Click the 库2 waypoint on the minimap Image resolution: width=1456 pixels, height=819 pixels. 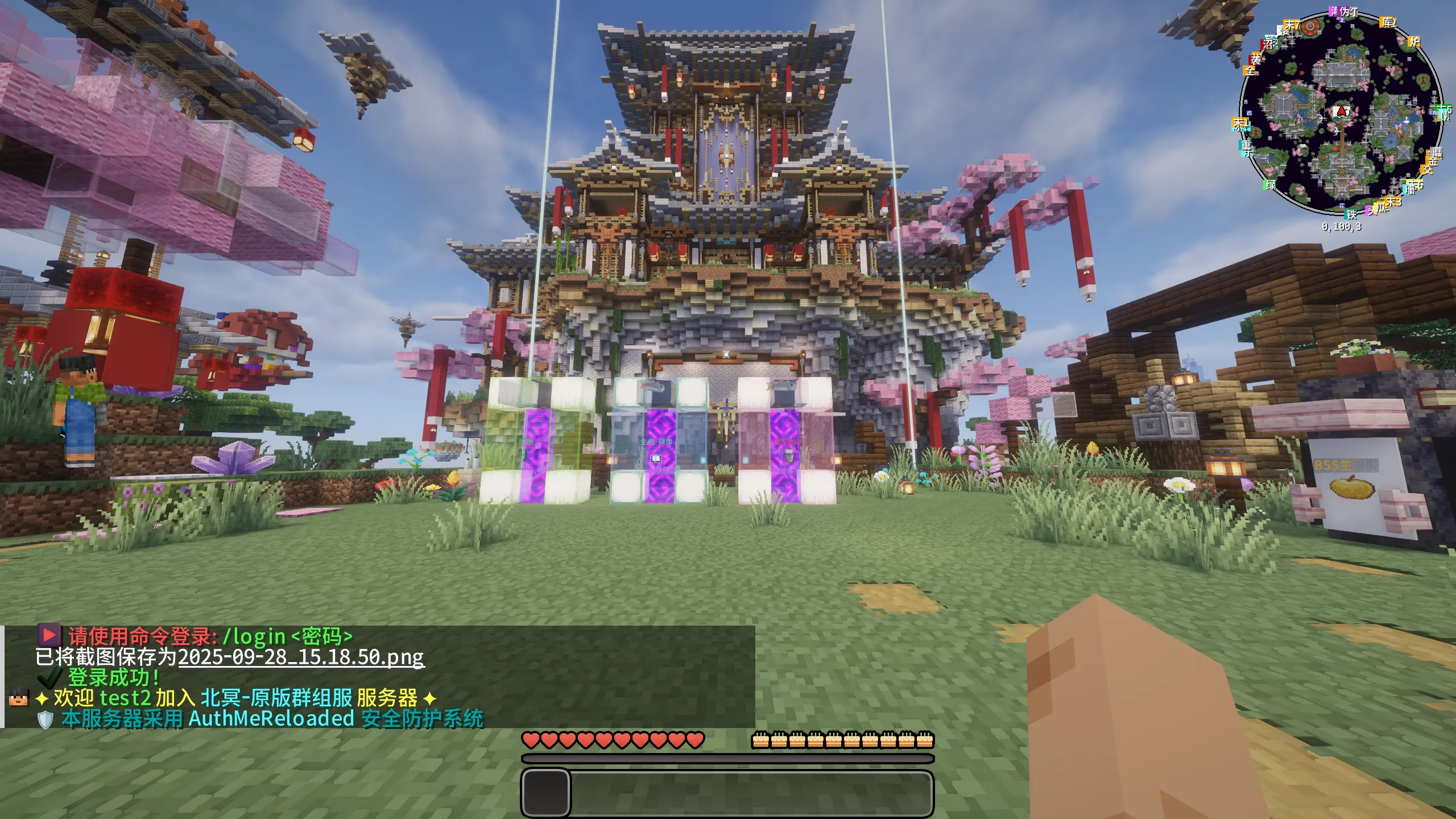pos(1388,22)
